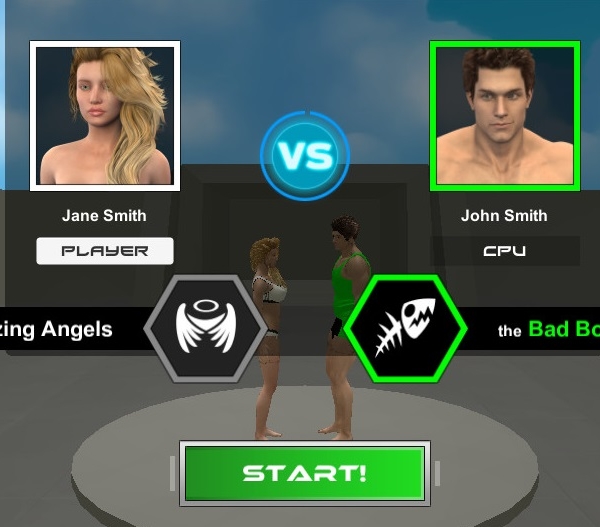Screen dimensions: 600x527
Task: Select Jane Smith's portrait
Action: coord(105,116)
